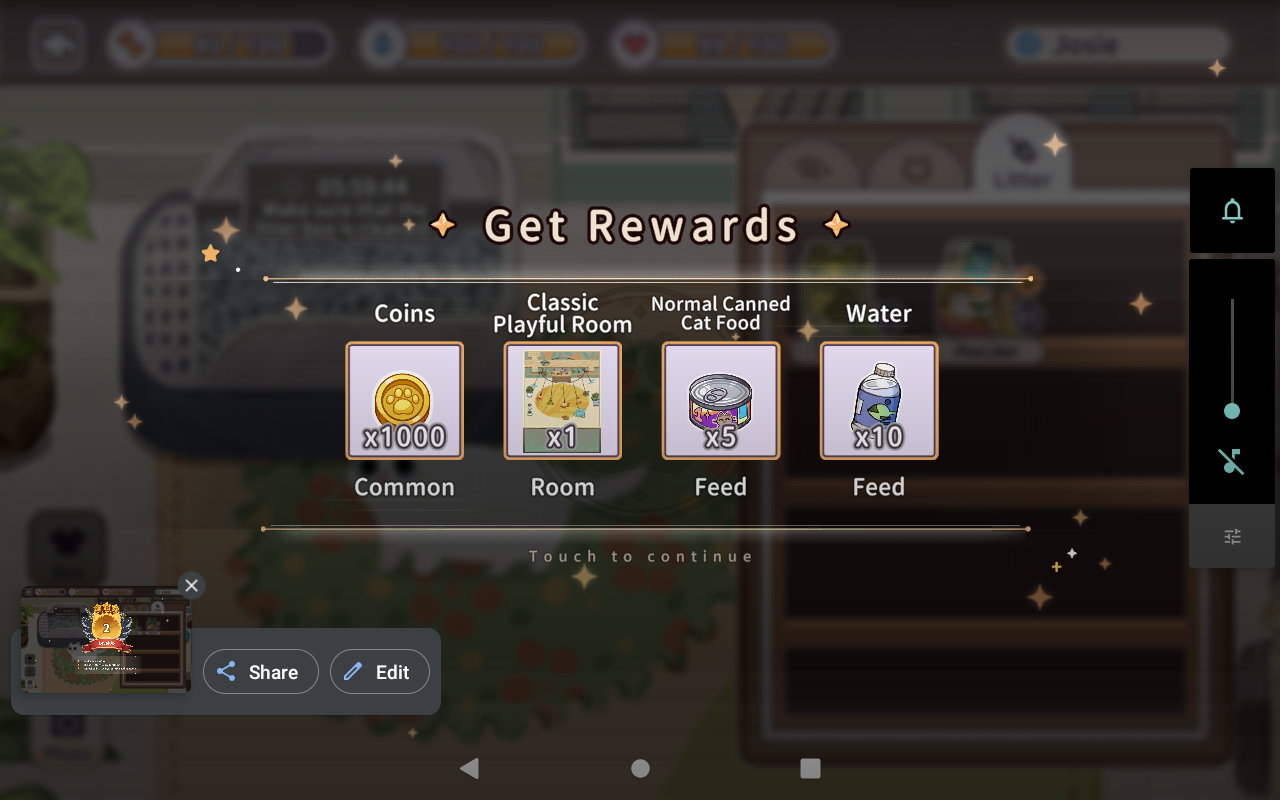Unmute media using the crossed note icon

point(1231,462)
